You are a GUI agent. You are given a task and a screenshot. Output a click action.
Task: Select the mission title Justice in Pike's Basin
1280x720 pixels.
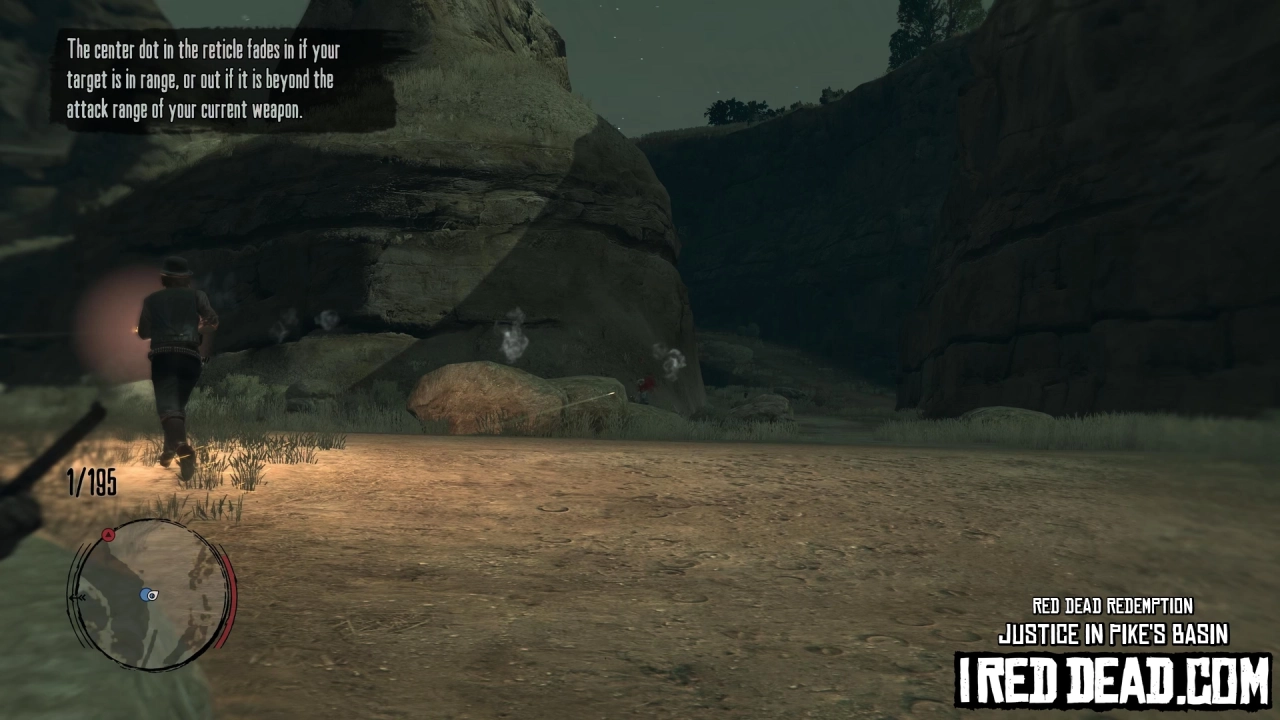point(1112,632)
